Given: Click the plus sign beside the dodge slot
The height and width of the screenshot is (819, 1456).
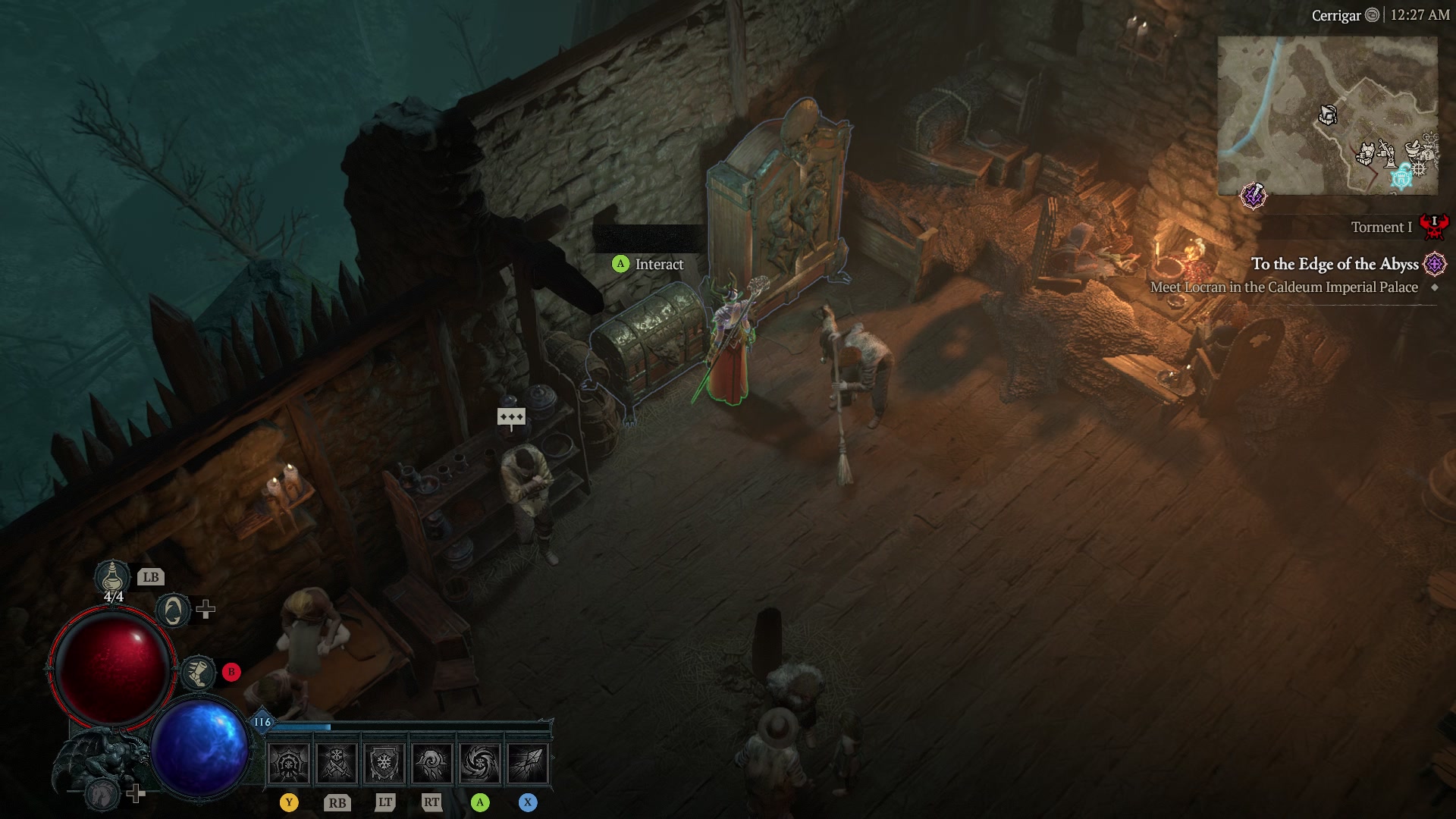Looking at the screenshot, I should pyautogui.click(x=205, y=610).
